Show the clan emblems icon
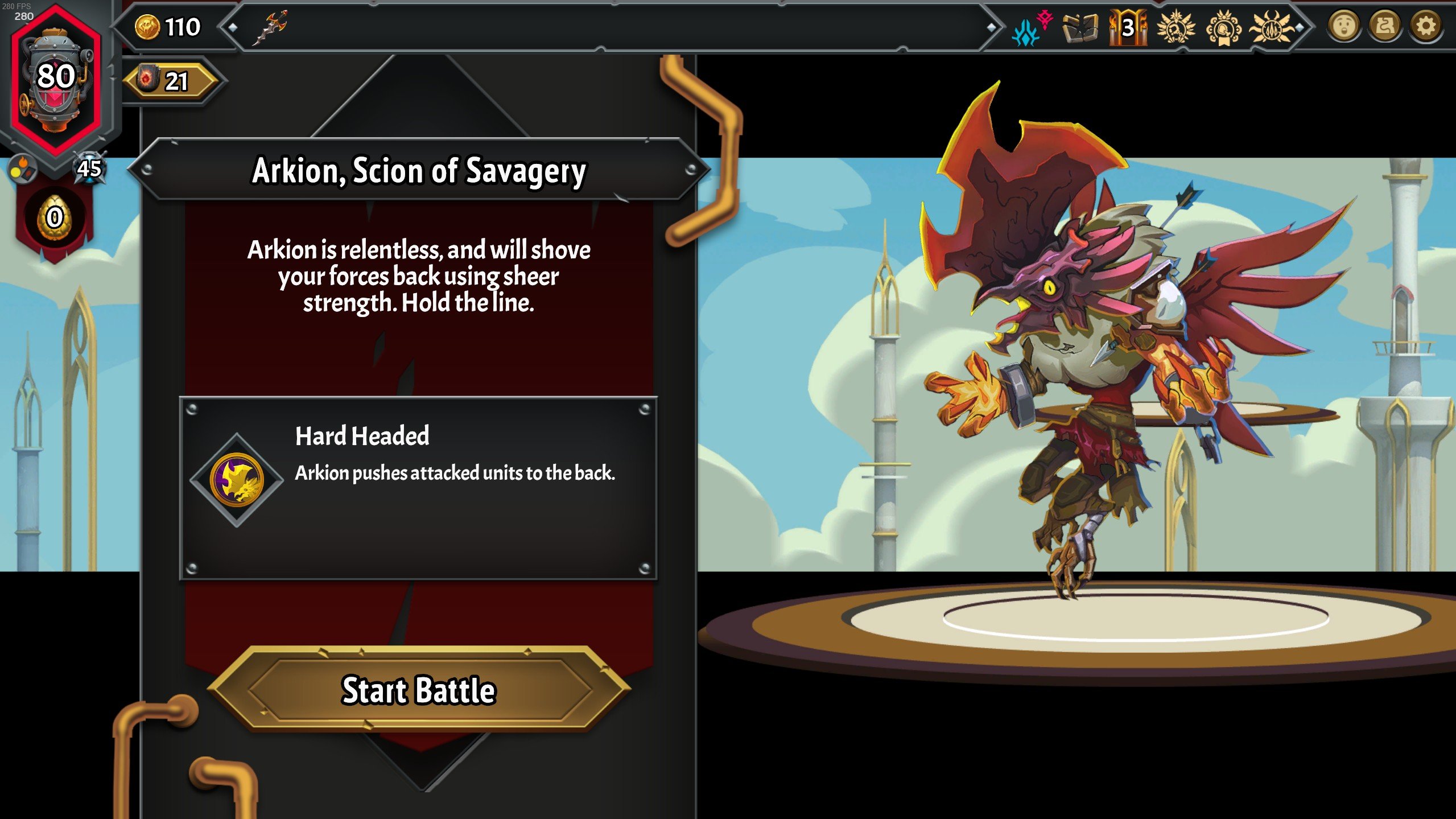1456x819 pixels. [x=1031, y=28]
